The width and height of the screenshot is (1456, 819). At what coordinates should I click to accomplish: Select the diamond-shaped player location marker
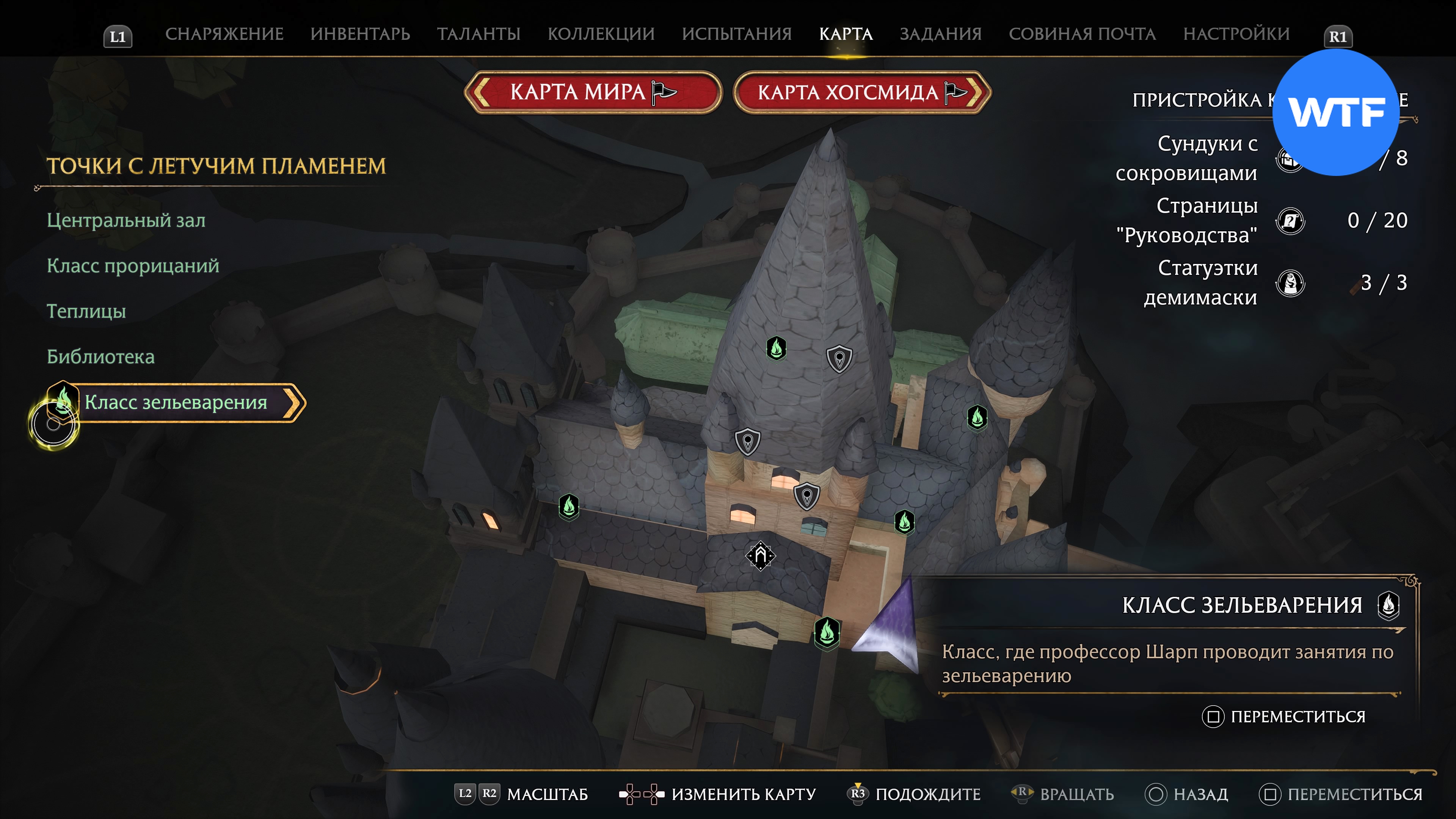coord(761,555)
